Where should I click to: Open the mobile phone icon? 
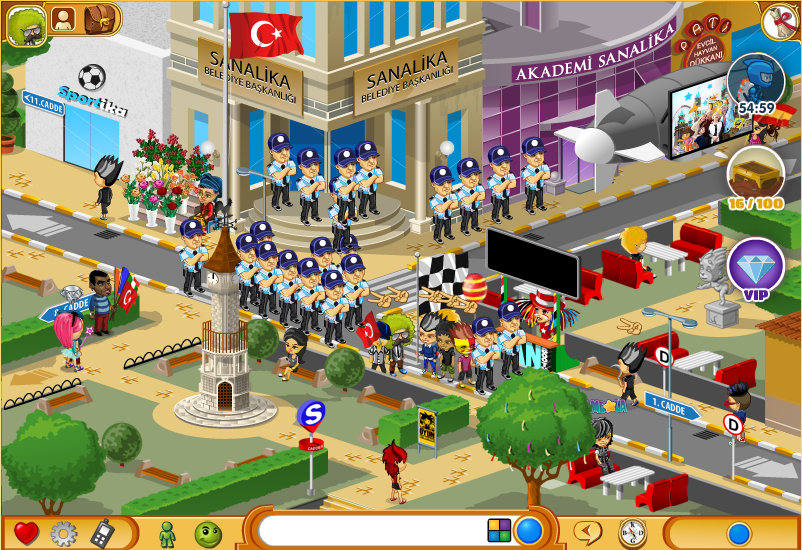(x=101, y=532)
